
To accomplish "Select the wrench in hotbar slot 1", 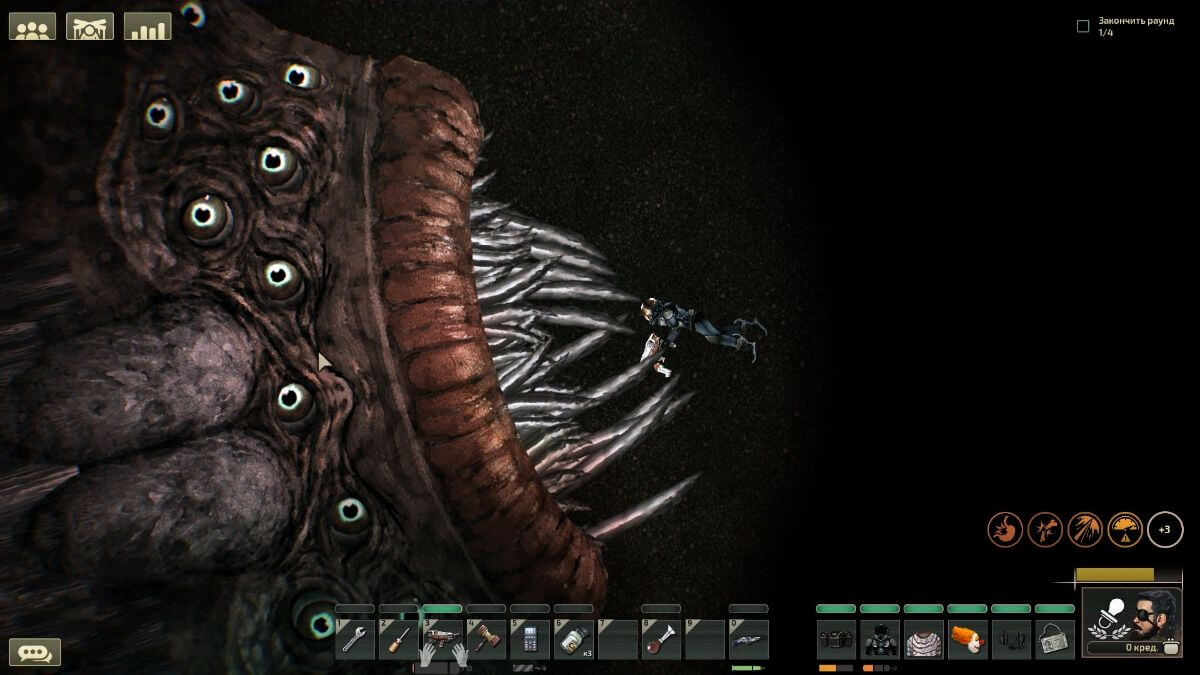I will (355, 639).
